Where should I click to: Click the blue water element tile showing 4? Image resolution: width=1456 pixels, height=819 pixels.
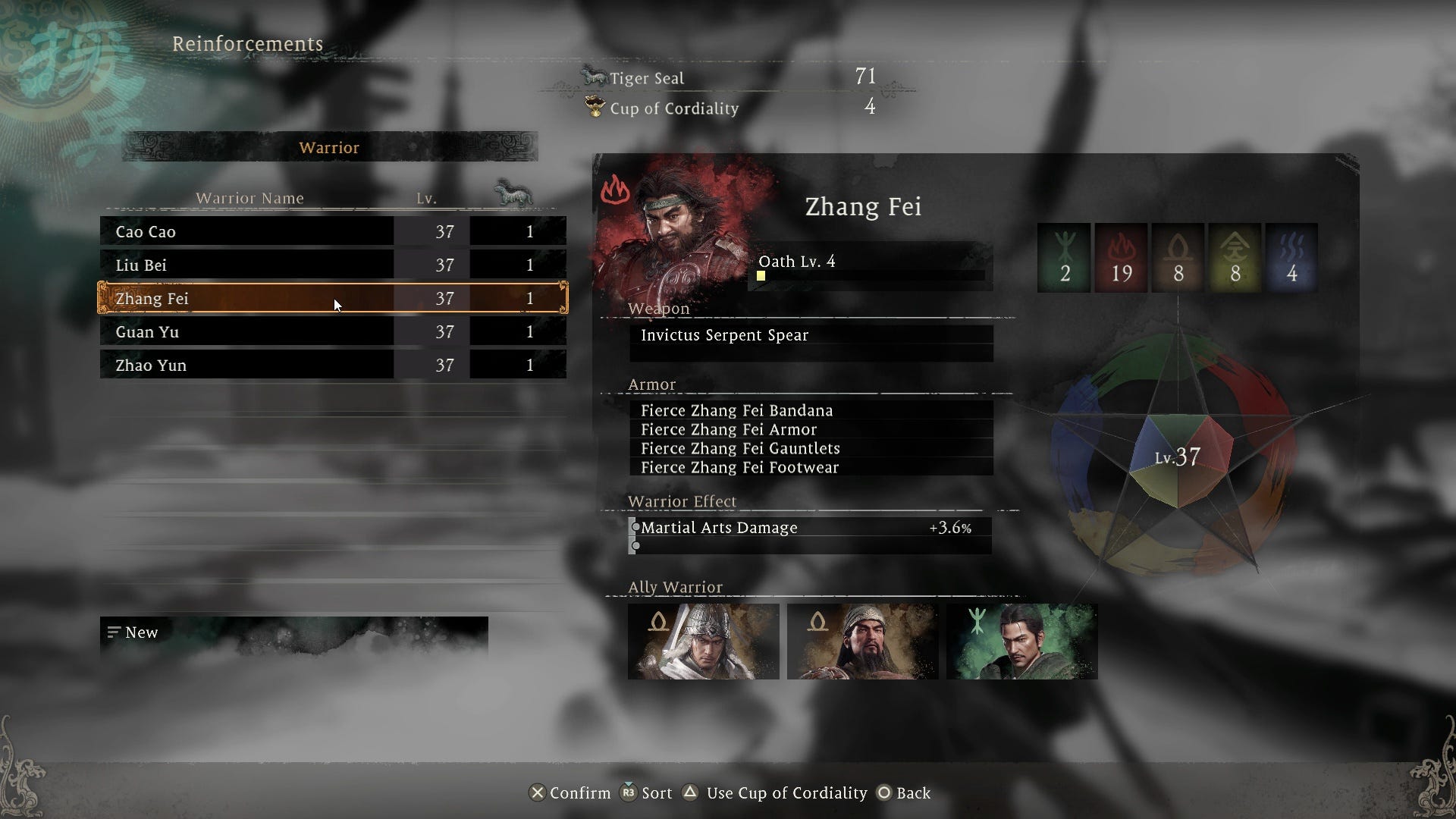1291,258
